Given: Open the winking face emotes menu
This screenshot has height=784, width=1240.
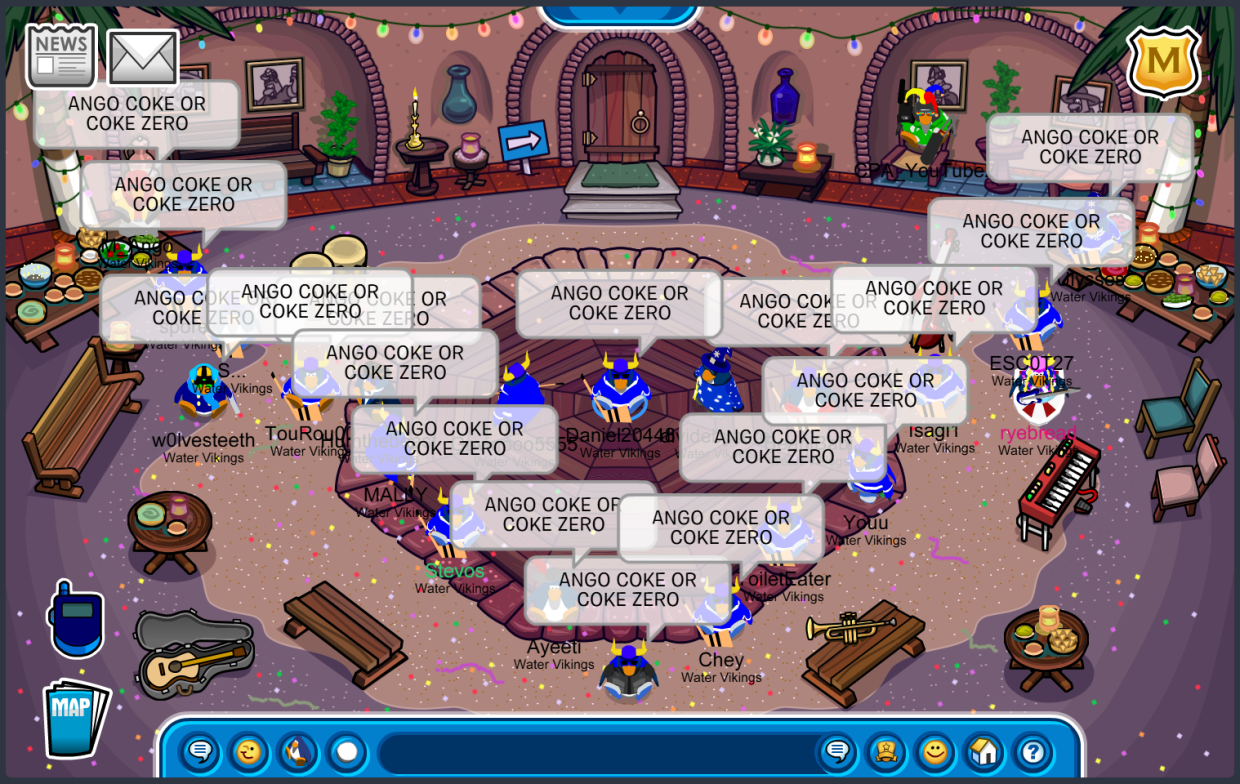Looking at the screenshot, I should click(x=248, y=751).
